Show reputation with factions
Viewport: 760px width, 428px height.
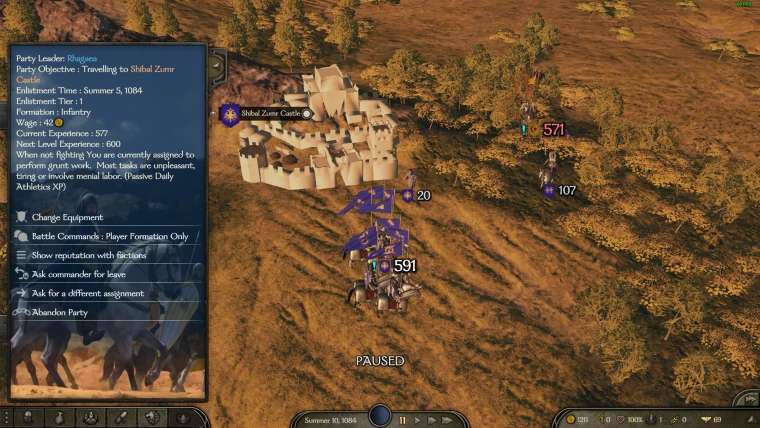point(88,255)
